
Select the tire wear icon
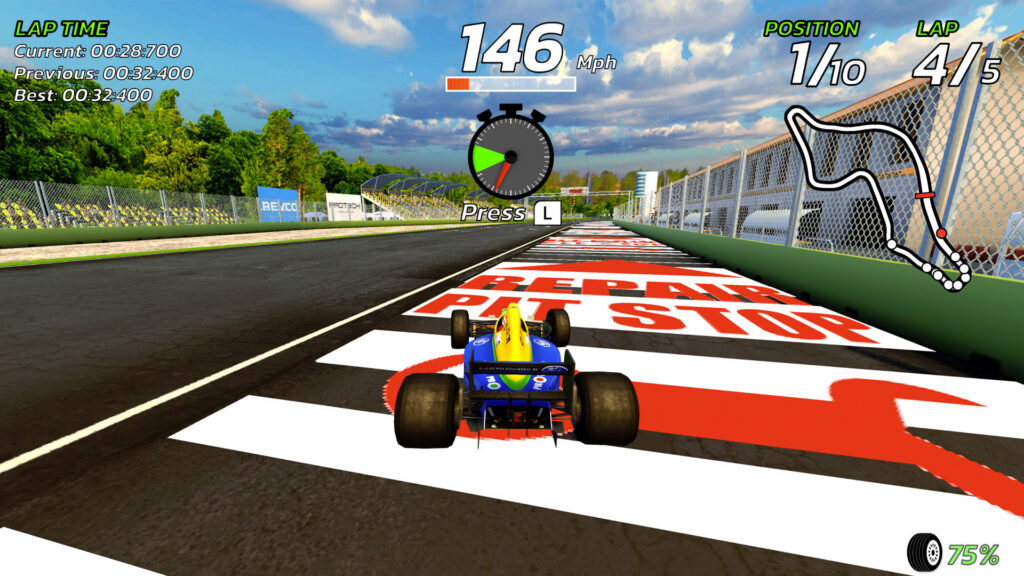[924, 551]
